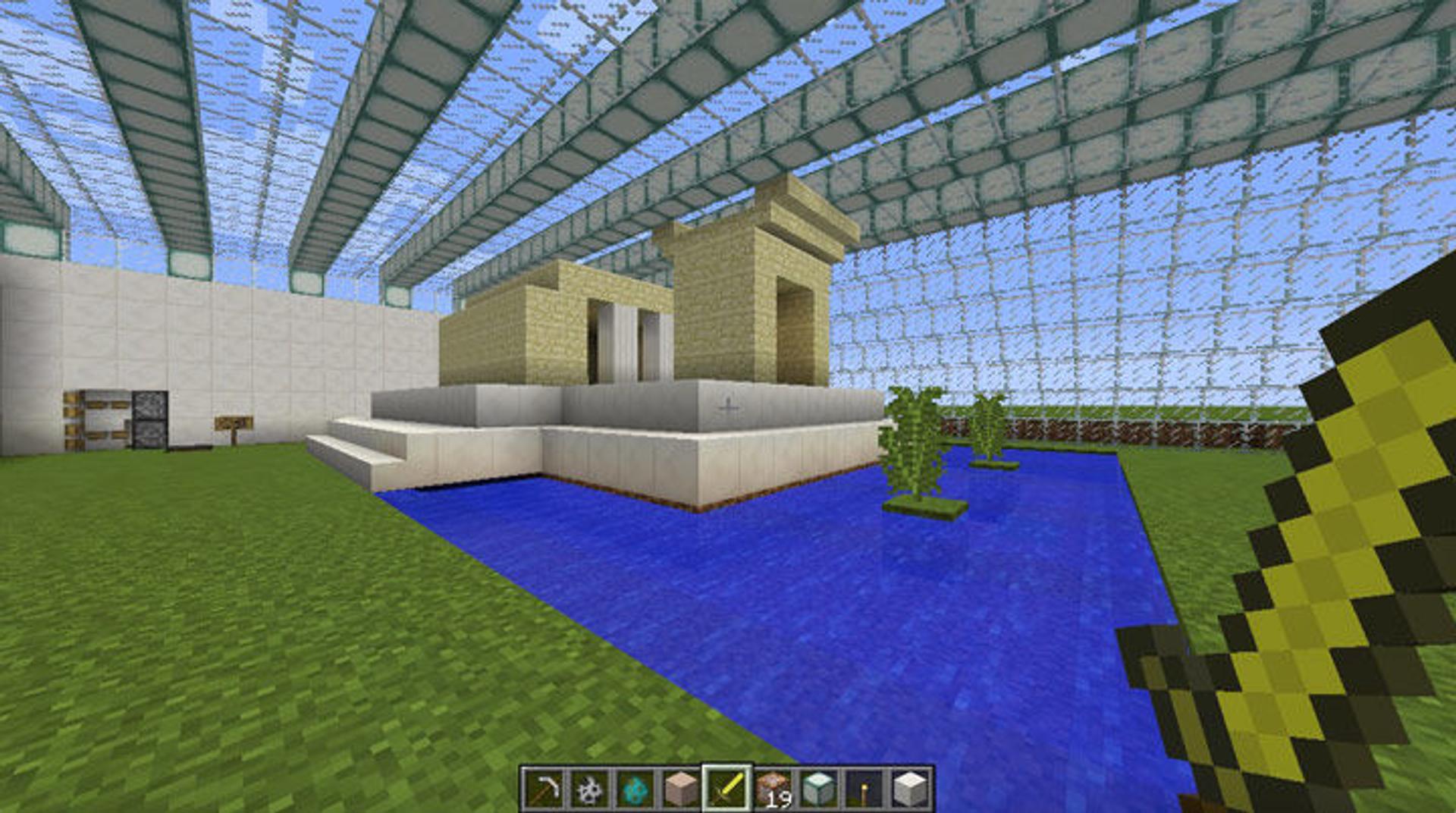The height and width of the screenshot is (813, 1456).
Task: Click the white quartz staircase steps
Action: pyautogui.click(x=356, y=447)
